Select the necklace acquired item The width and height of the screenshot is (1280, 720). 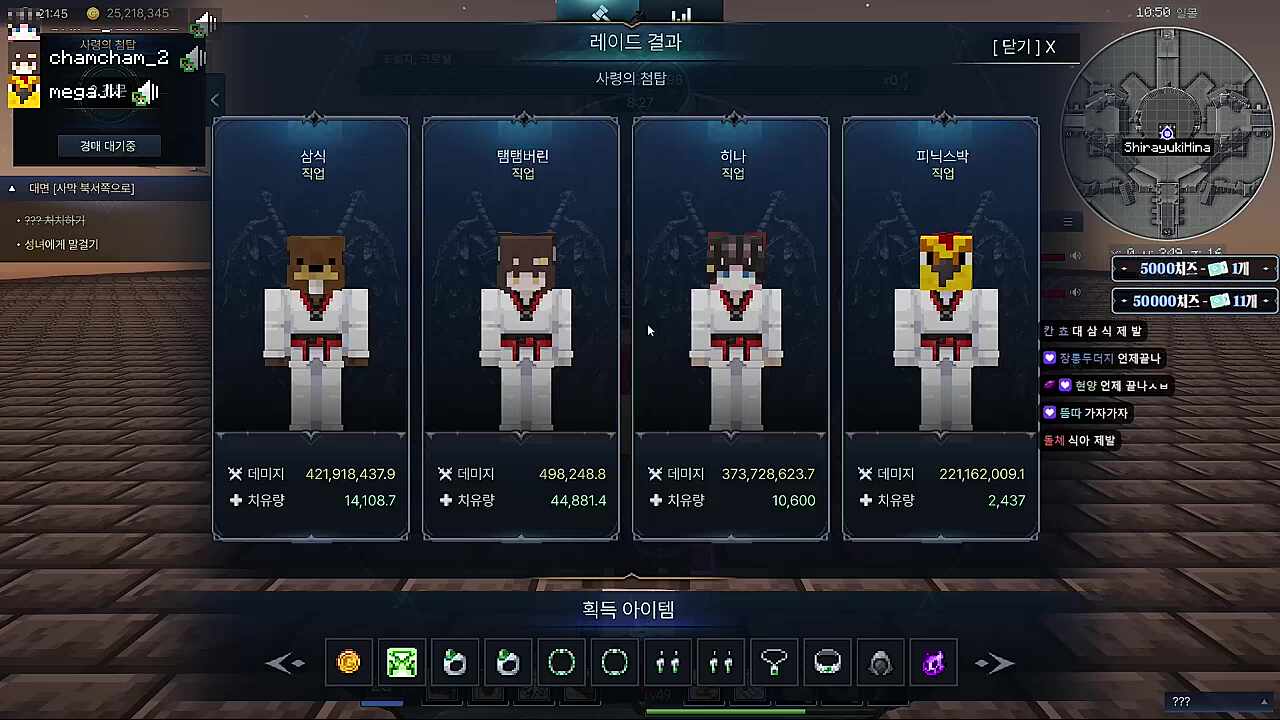[774, 662]
